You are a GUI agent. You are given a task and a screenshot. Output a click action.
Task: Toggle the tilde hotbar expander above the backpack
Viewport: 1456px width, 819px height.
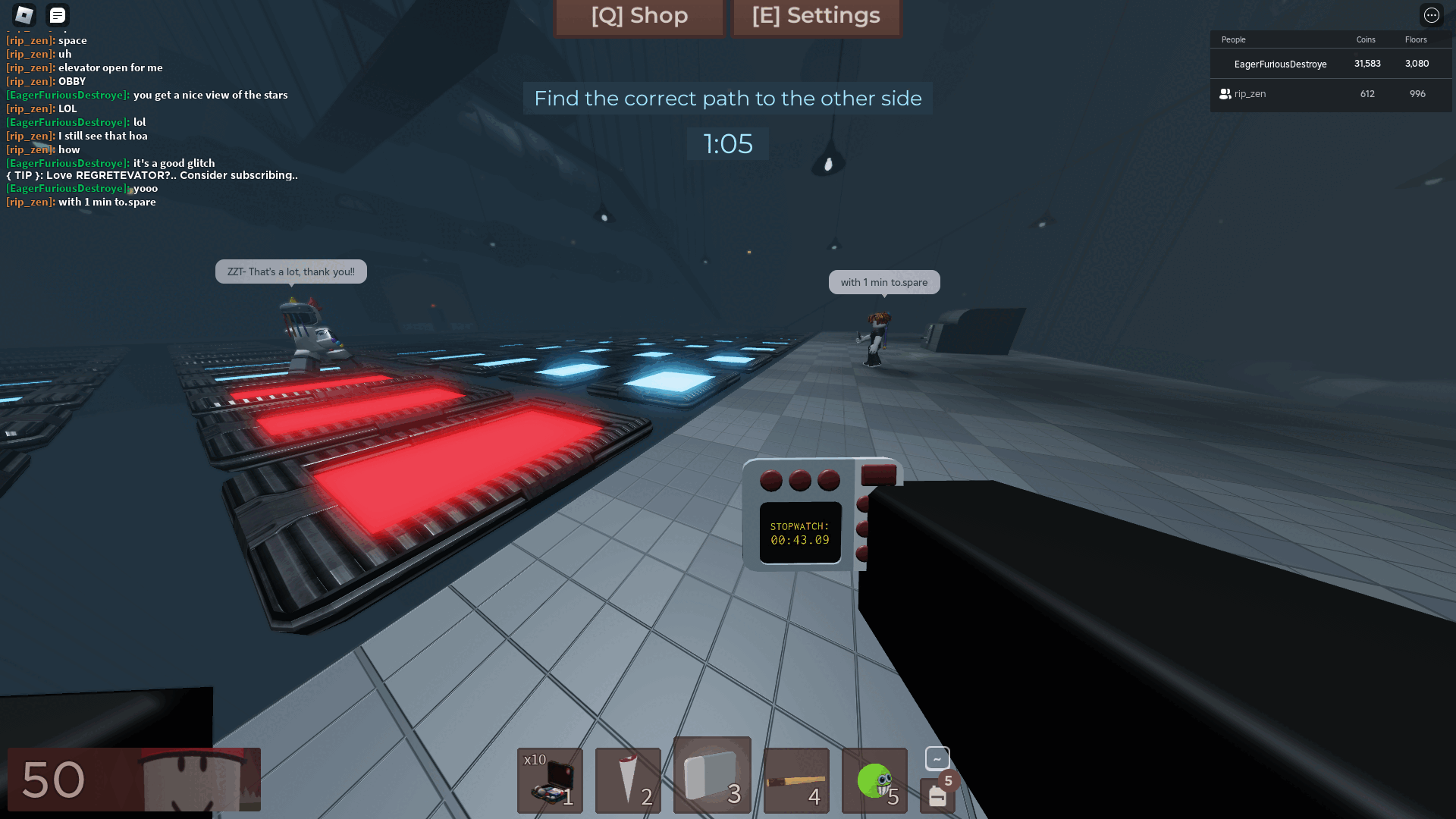pyautogui.click(x=937, y=758)
